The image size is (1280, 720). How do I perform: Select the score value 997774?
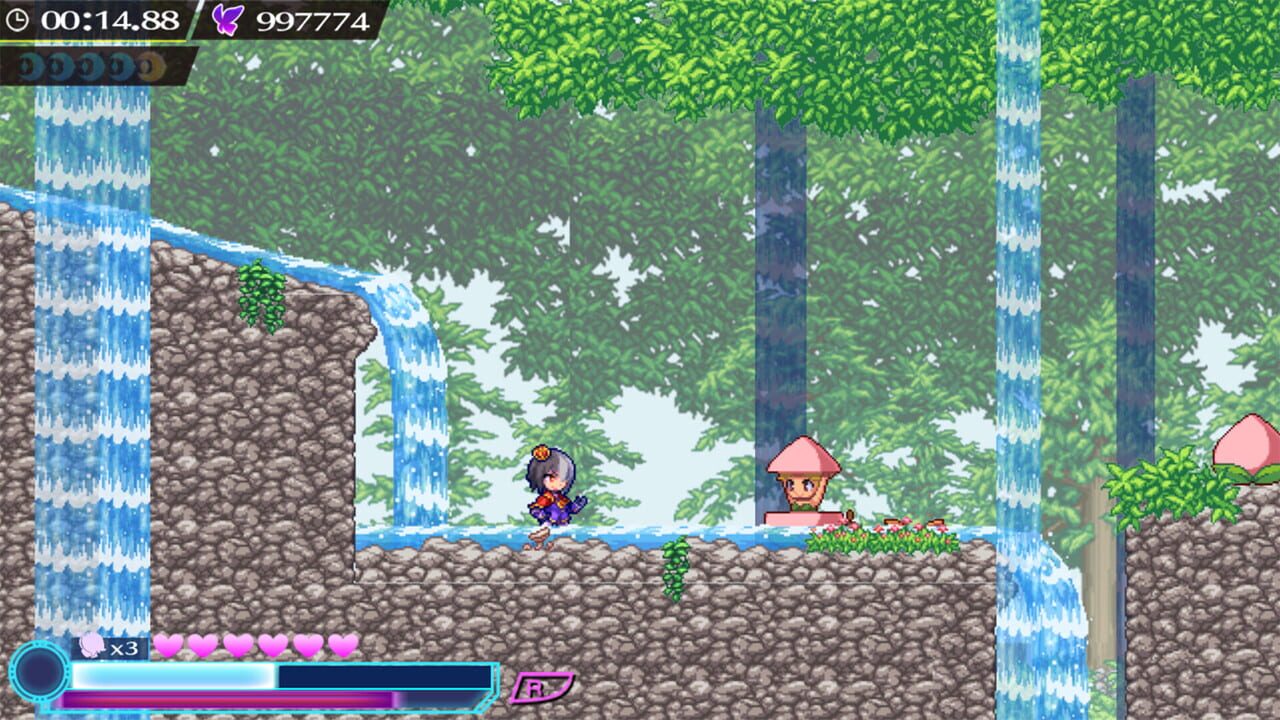(x=312, y=18)
